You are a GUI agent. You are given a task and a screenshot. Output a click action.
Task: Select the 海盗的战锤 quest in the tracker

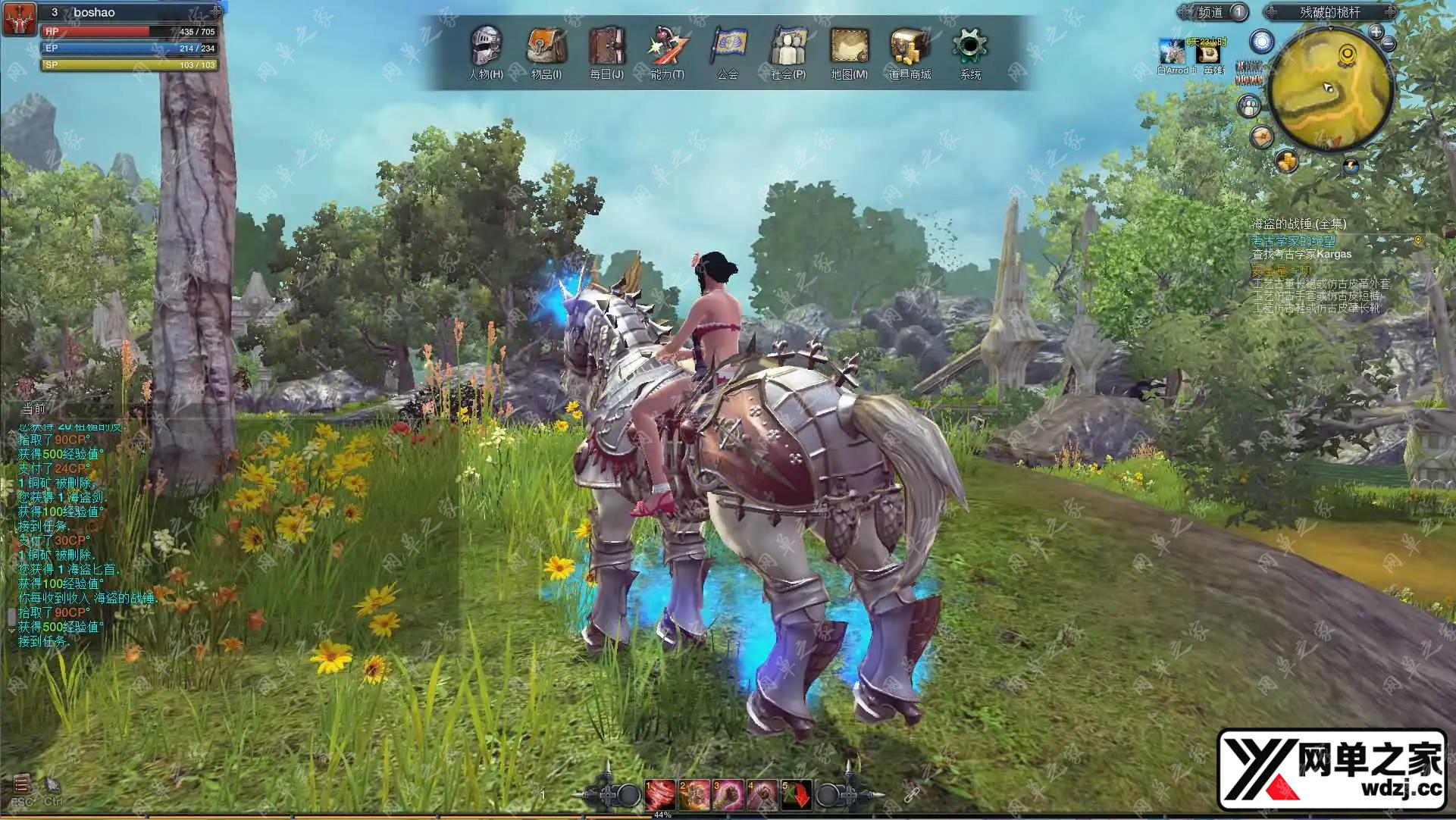(x=1298, y=224)
